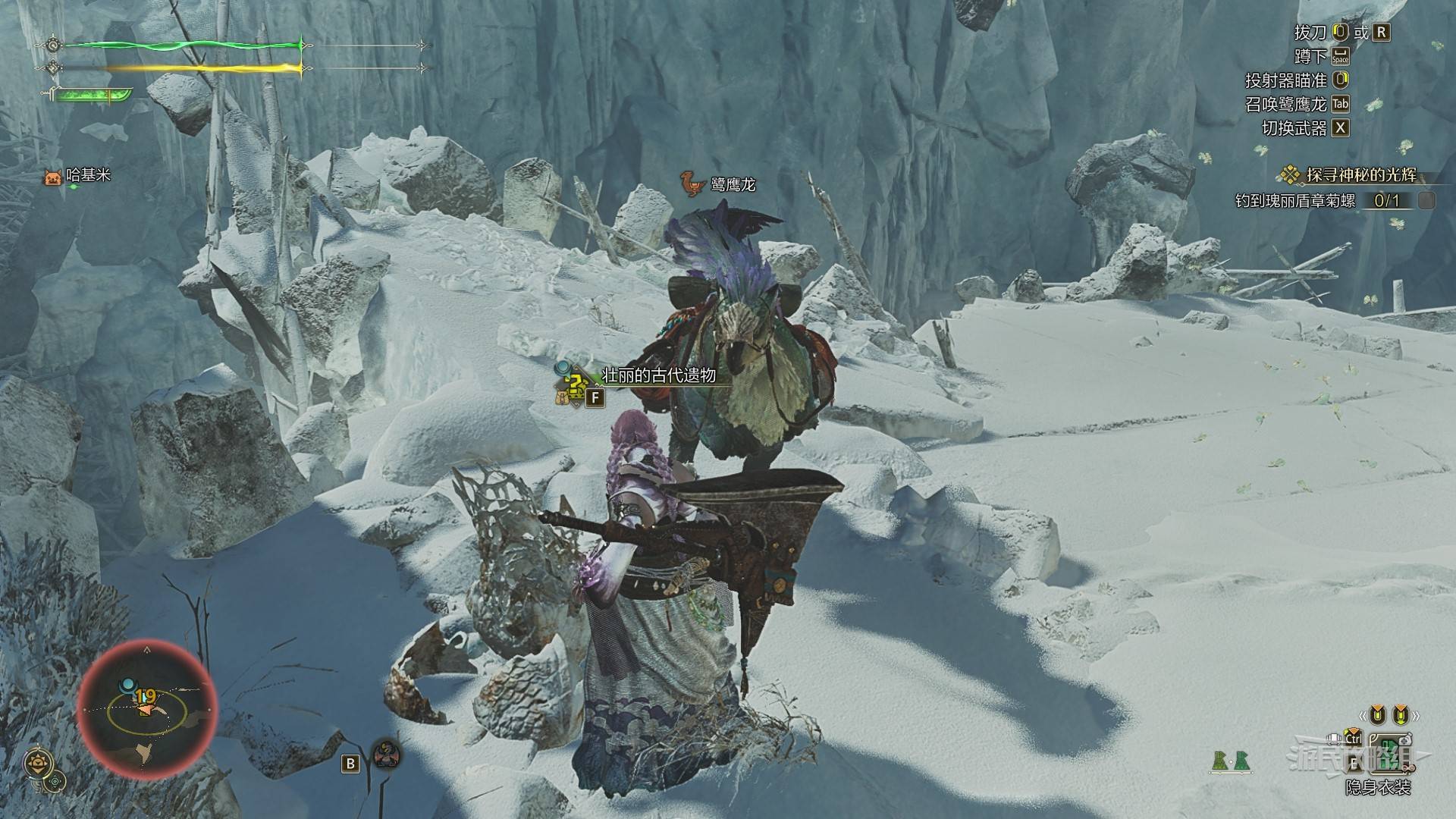Click the round monster portrait icon

(387, 755)
